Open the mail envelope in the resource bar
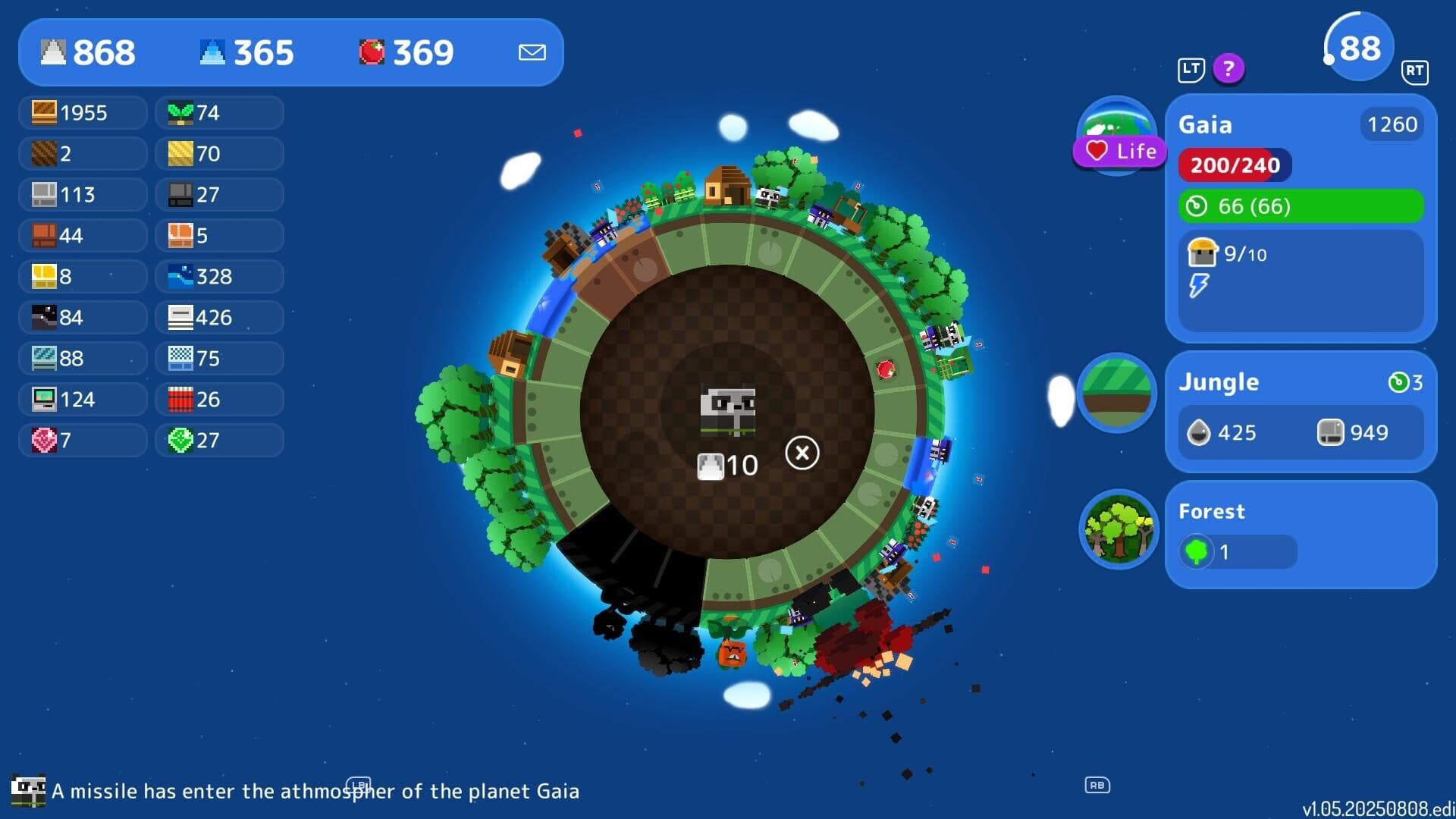Image resolution: width=1456 pixels, height=819 pixels. [532, 52]
